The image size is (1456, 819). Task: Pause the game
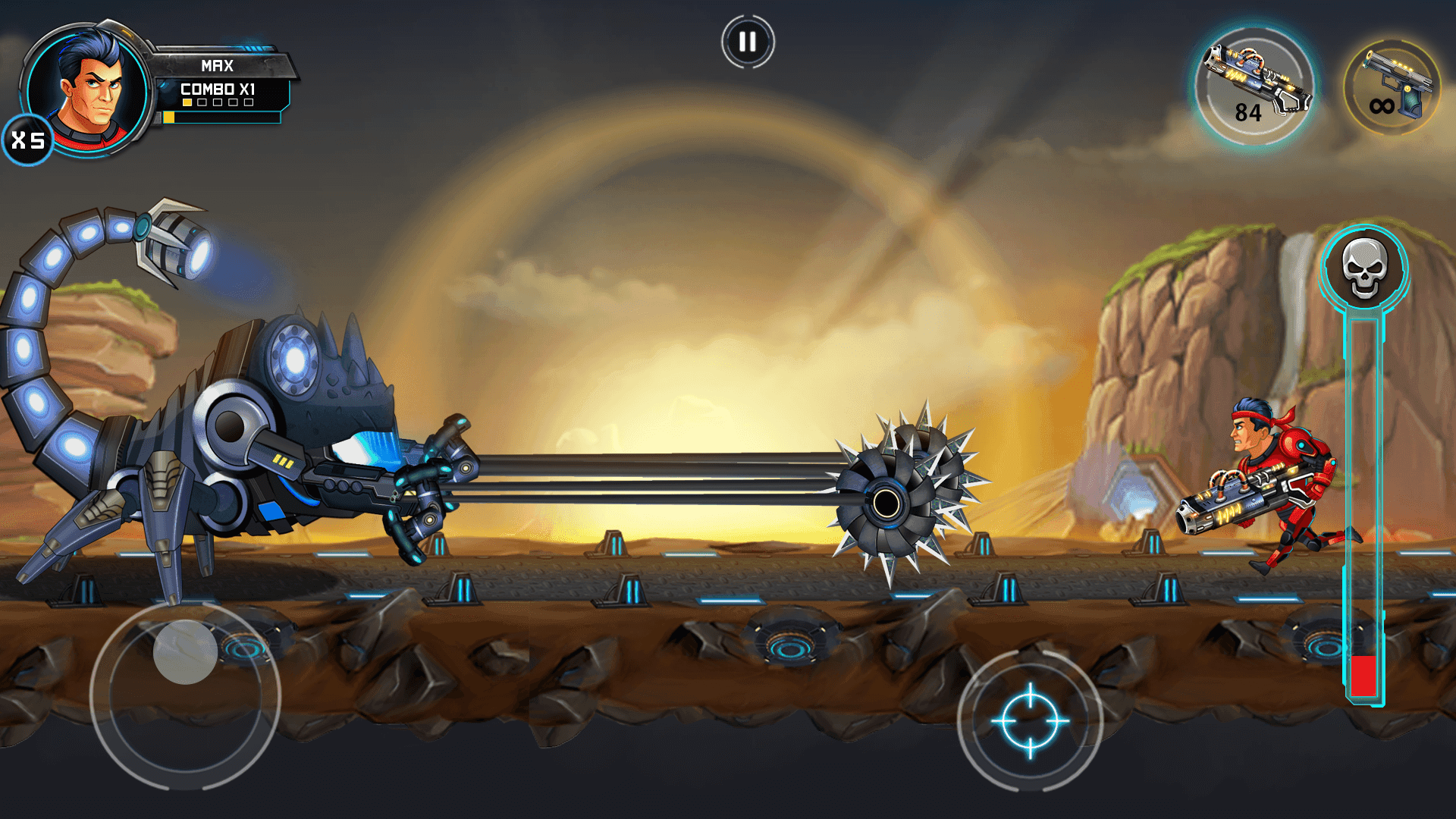[747, 40]
